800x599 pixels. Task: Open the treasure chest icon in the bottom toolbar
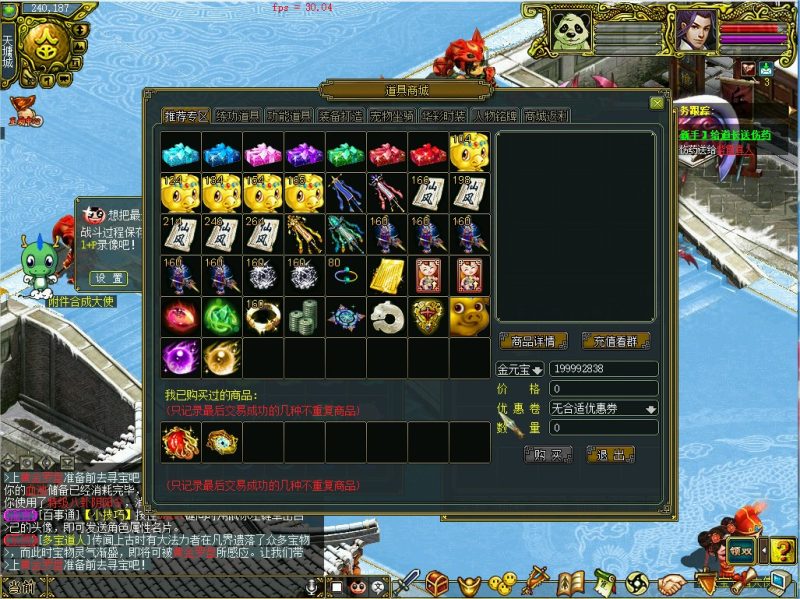tap(437, 581)
